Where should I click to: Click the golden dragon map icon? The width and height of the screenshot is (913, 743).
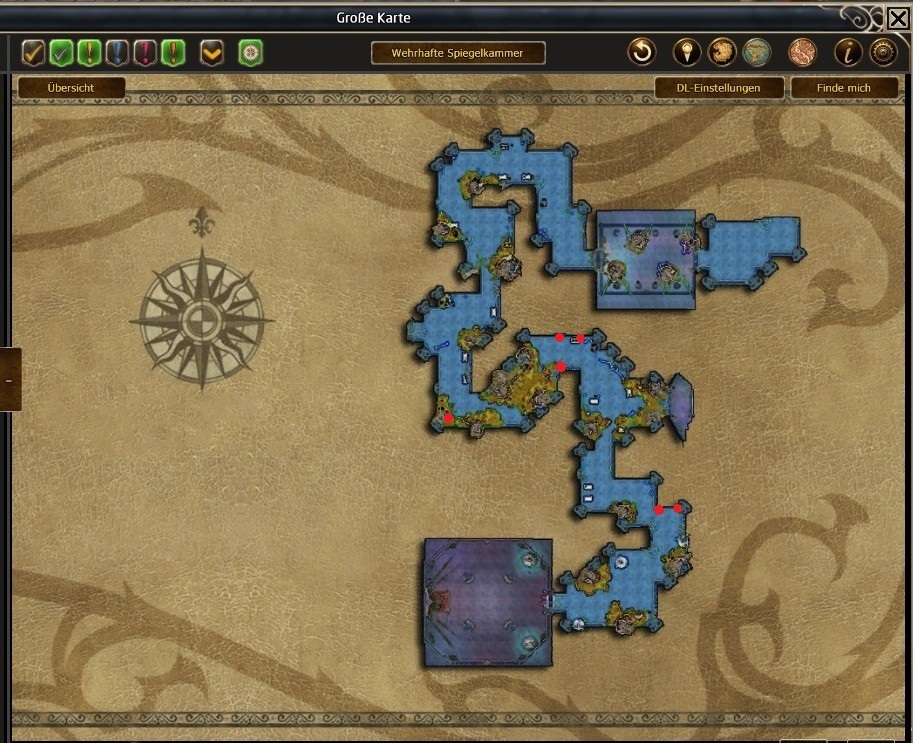[x=722, y=52]
